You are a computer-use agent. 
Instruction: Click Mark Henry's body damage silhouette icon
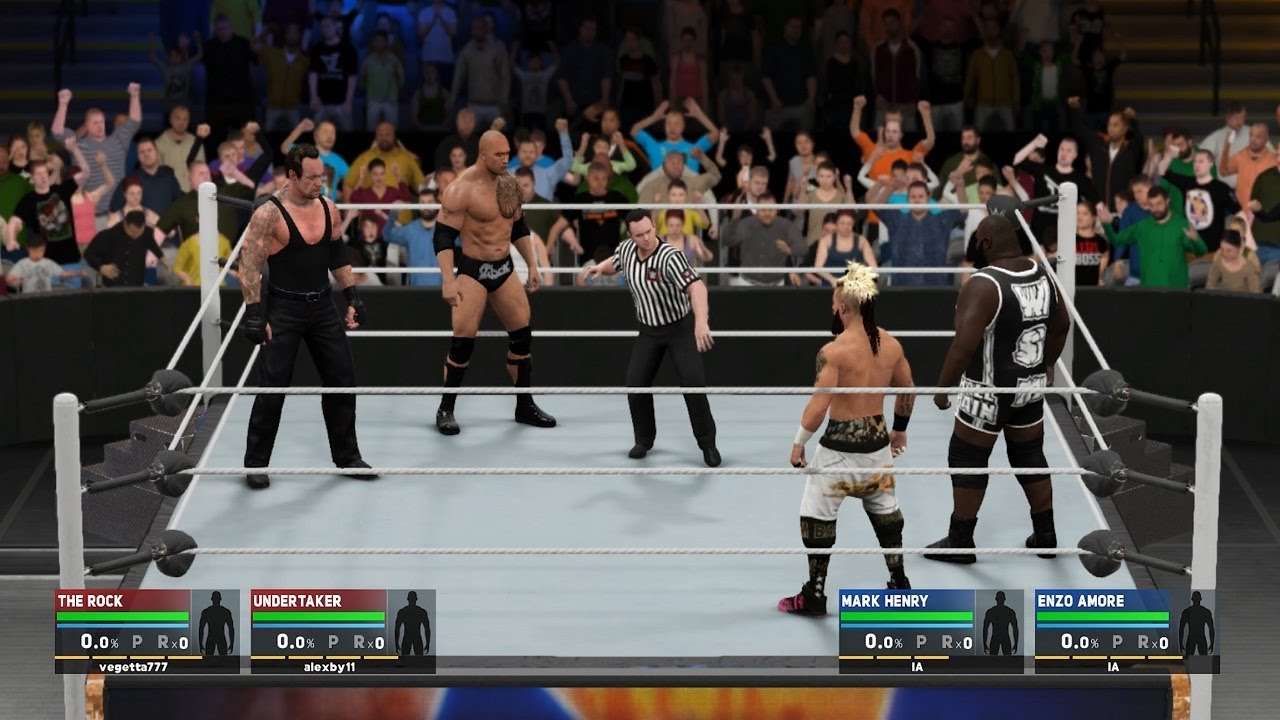(x=999, y=623)
